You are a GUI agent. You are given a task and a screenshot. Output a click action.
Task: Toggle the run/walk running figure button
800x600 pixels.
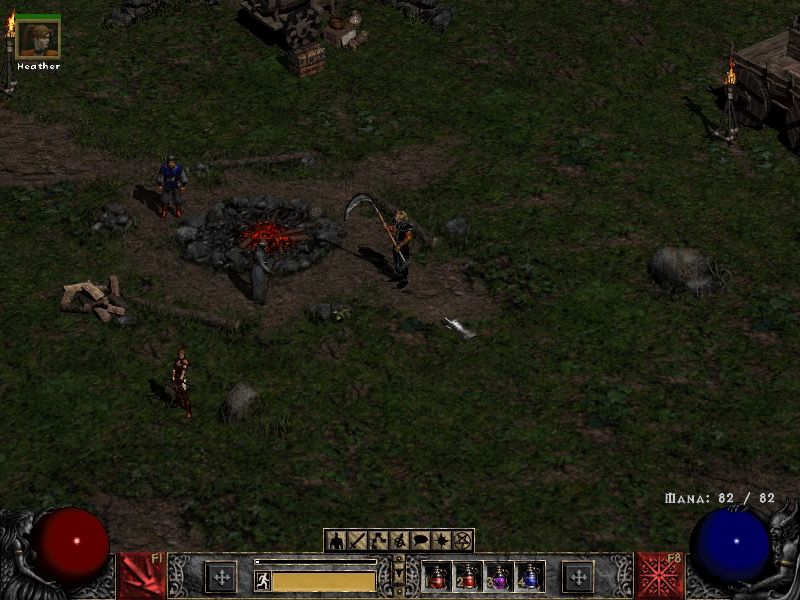tap(263, 580)
